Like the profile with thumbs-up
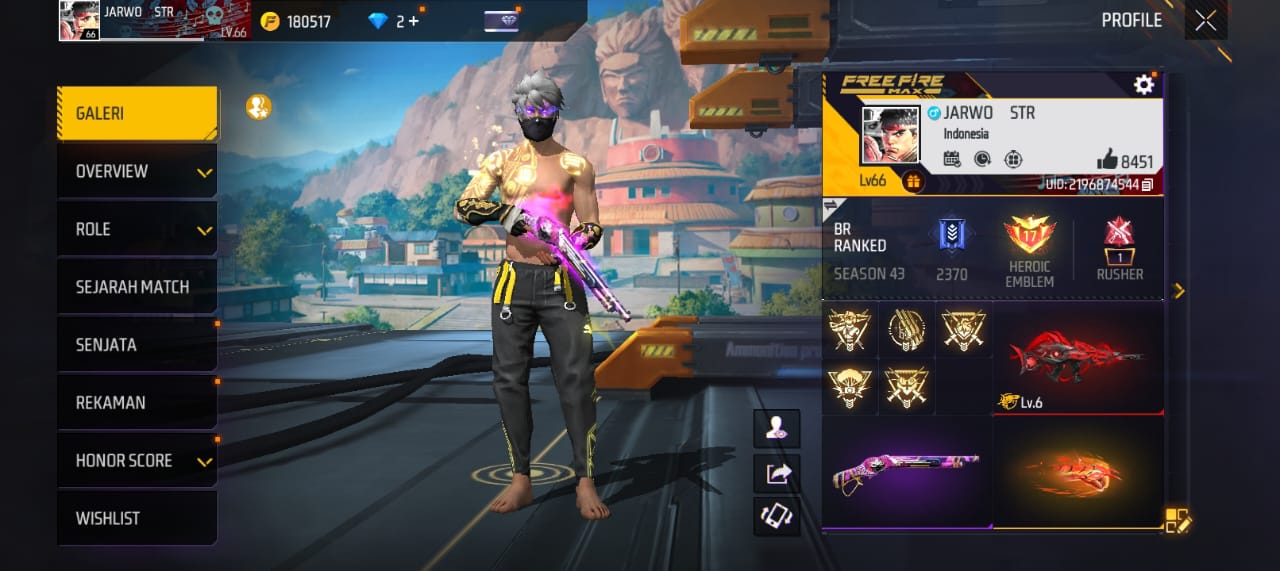The width and height of the screenshot is (1280, 571). [x=1107, y=160]
